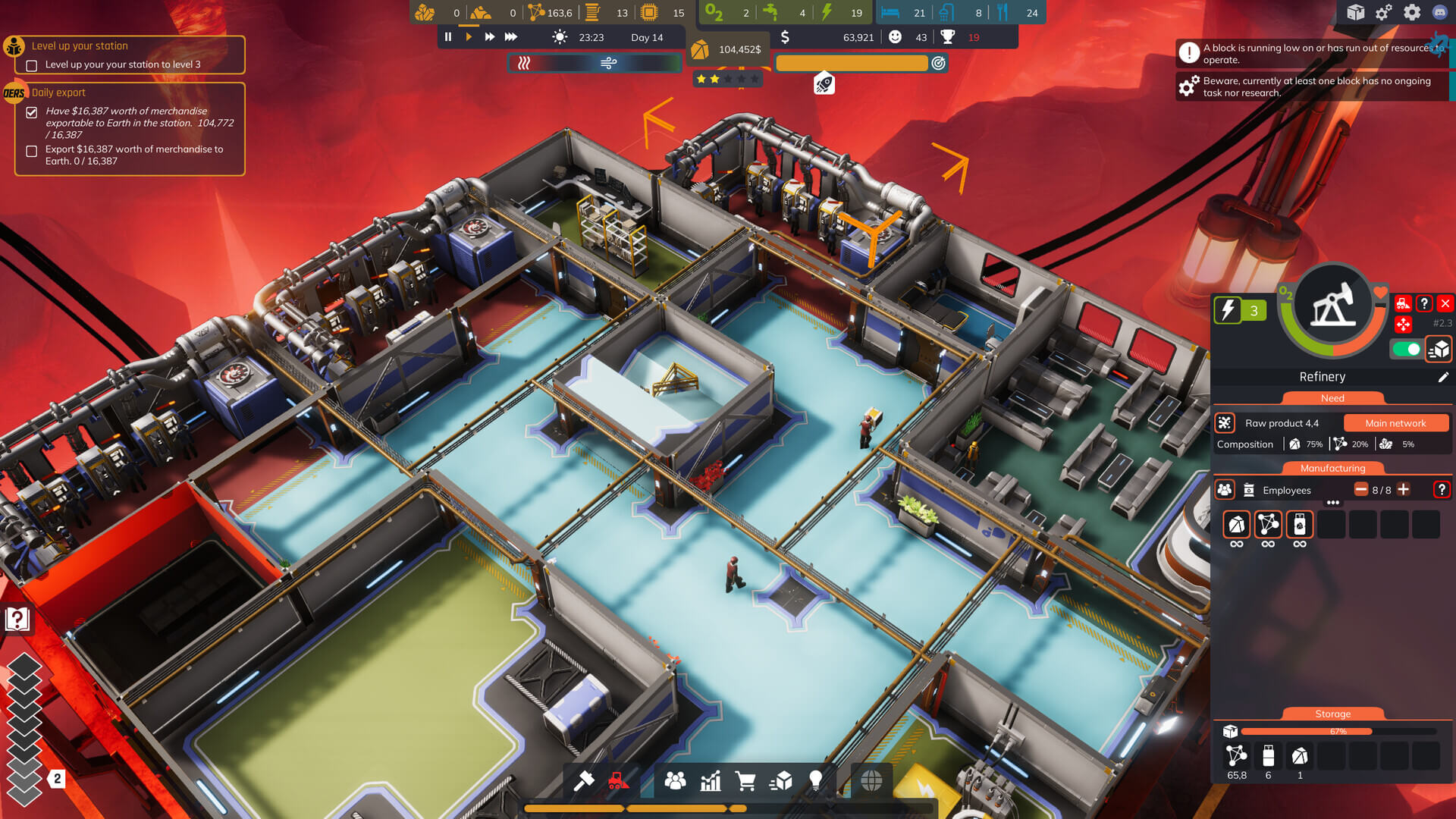1456x819 pixels.
Task: Enable the Export merchandise to Earth checkbox
Action: (31, 152)
